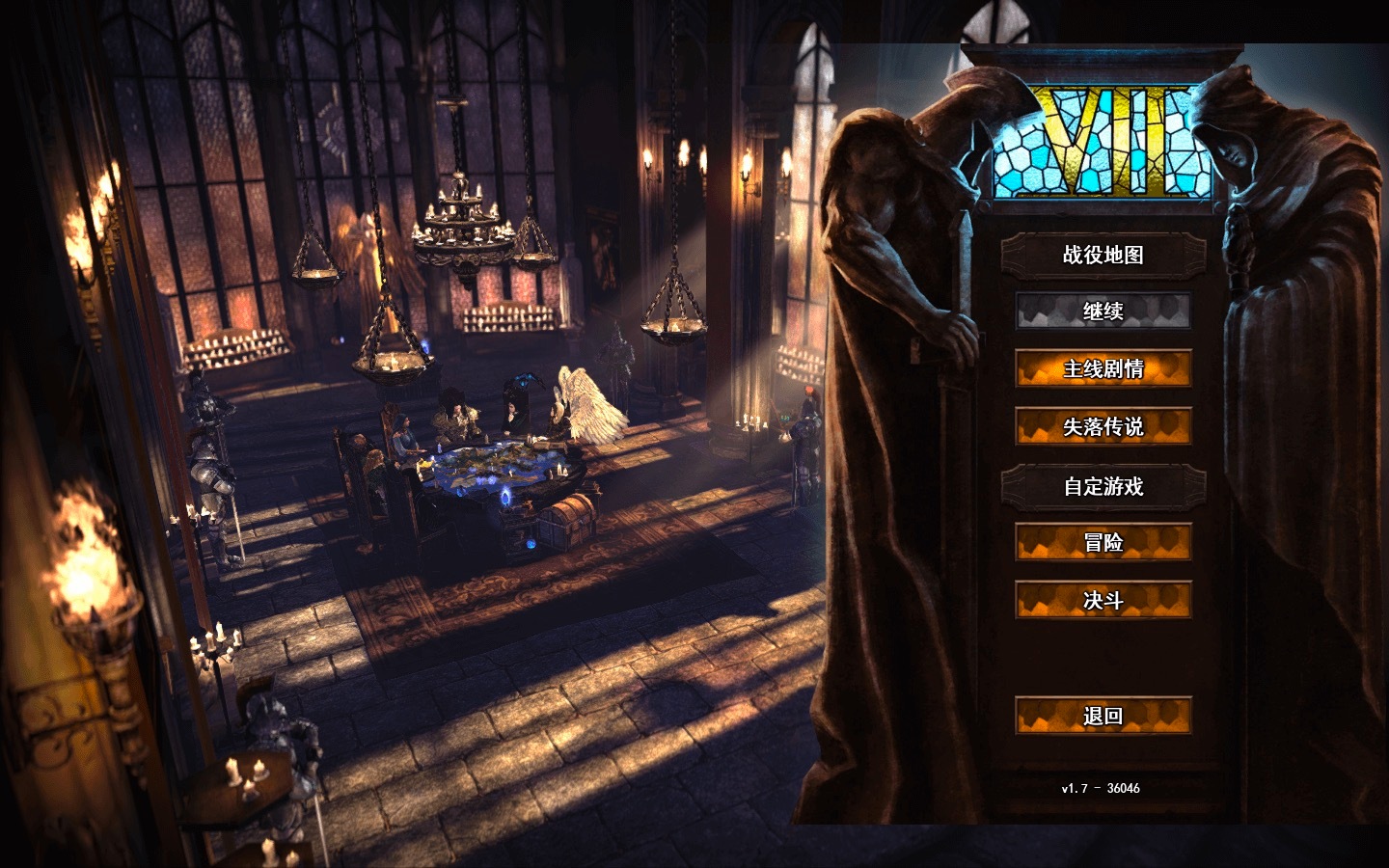1389x868 pixels.
Task: Choose the 冒险 adventure mode
Action: (x=1103, y=543)
